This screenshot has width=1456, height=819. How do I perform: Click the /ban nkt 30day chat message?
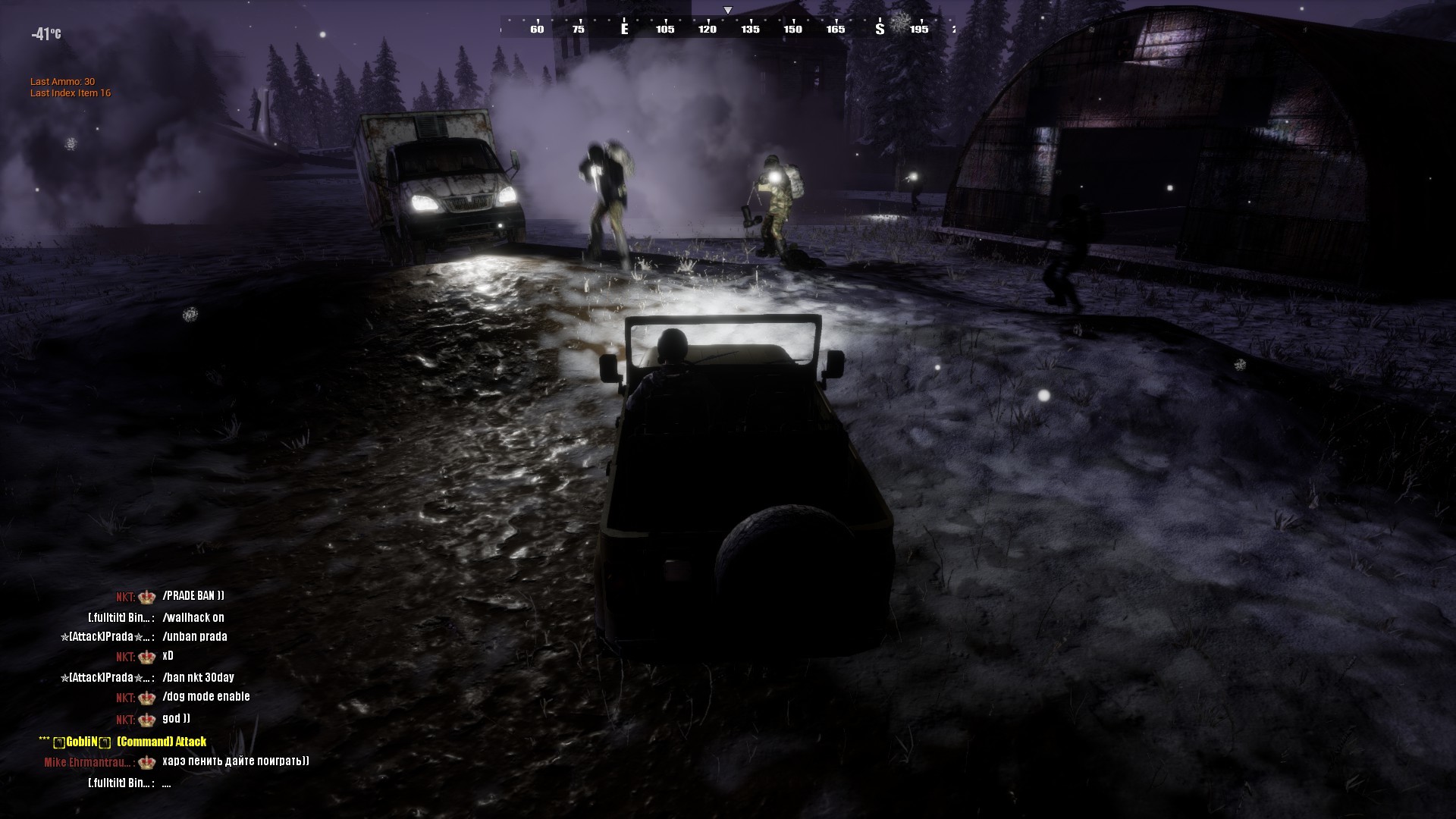tap(197, 677)
